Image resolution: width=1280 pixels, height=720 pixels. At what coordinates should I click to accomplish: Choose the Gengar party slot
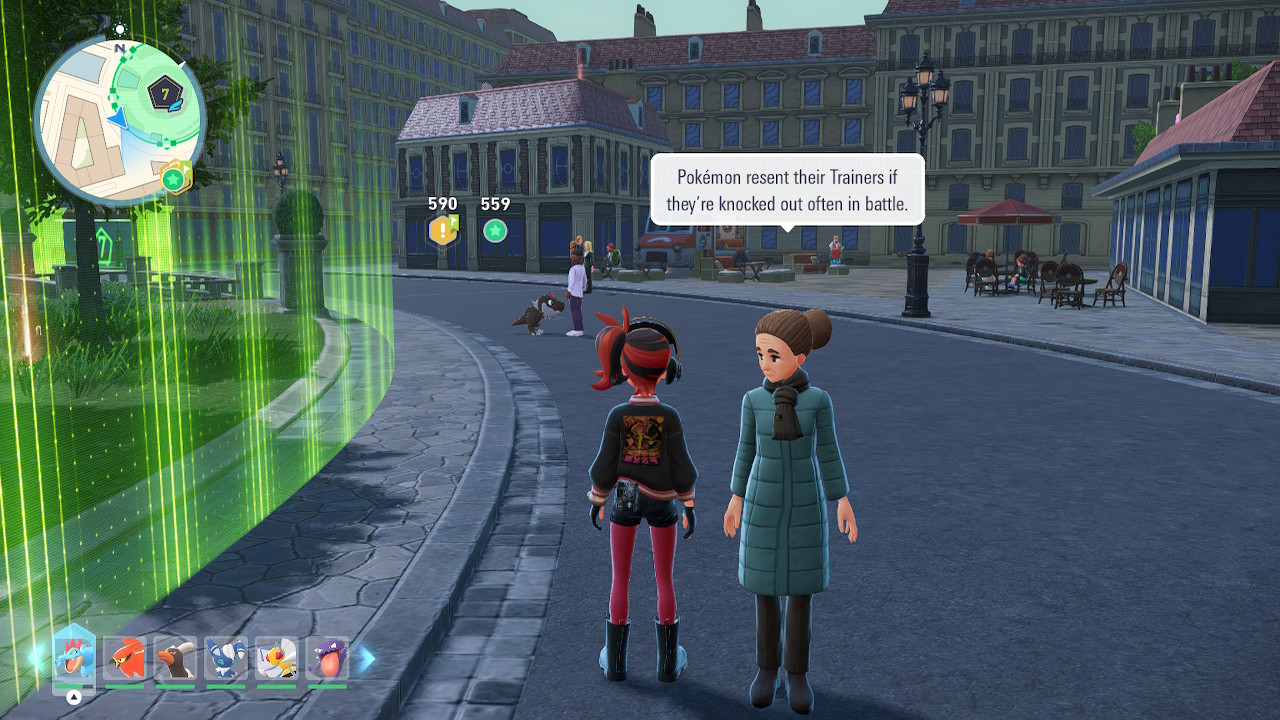point(327,658)
